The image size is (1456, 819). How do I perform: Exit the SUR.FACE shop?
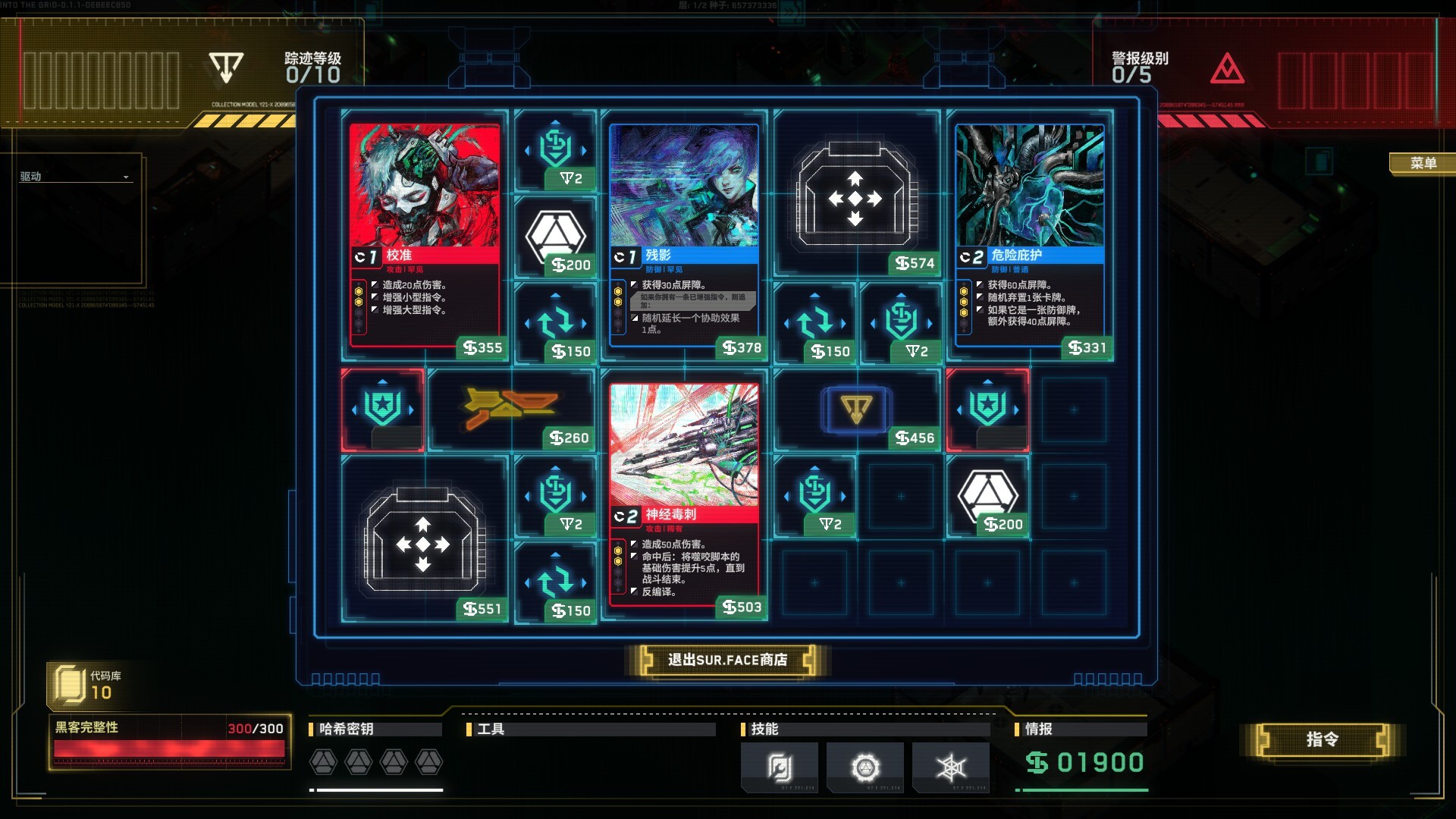[x=726, y=660]
